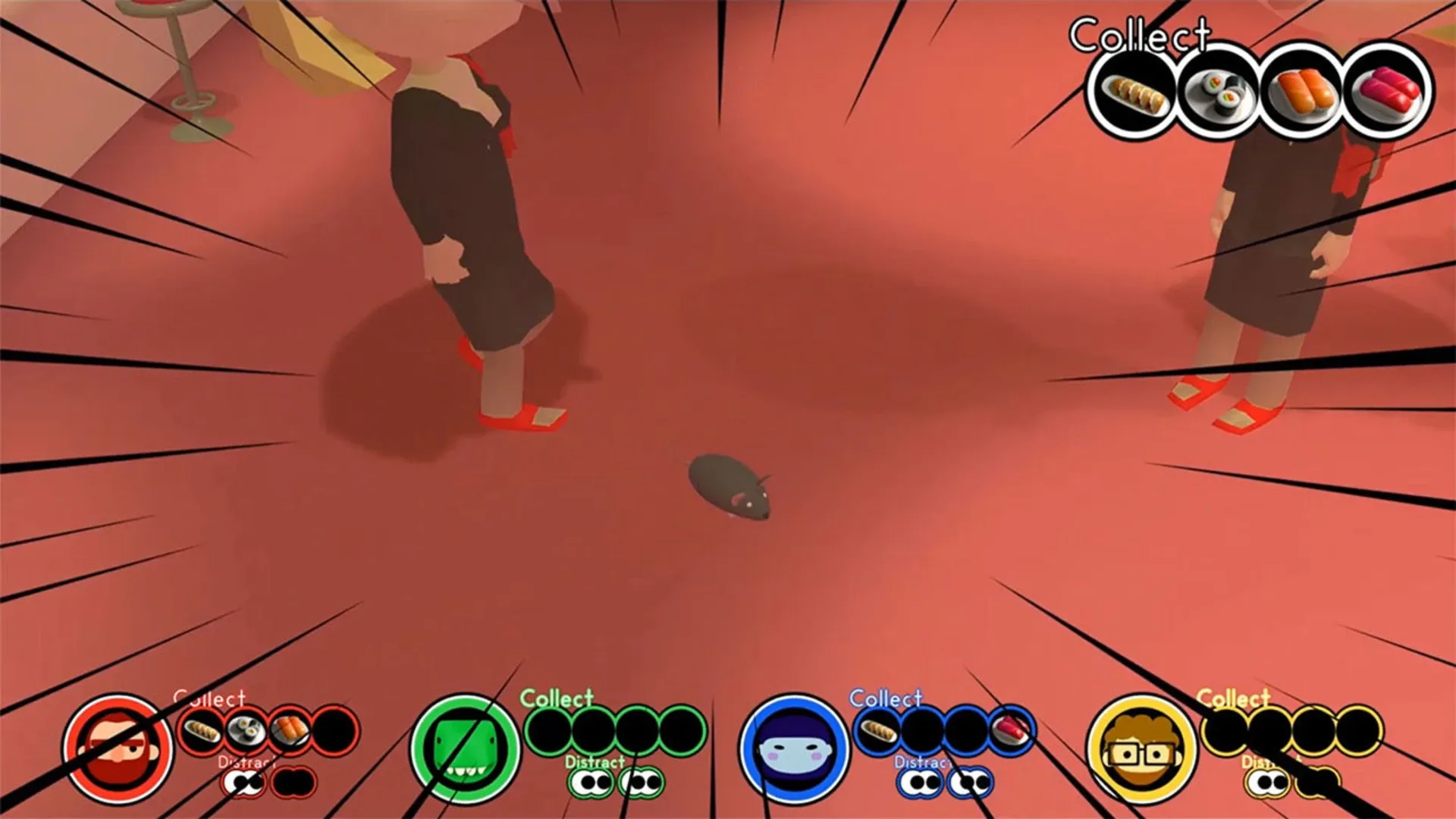Click blue player's bread roll collection icon
This screenshot has width=1456, height=819.
[878, 732]
